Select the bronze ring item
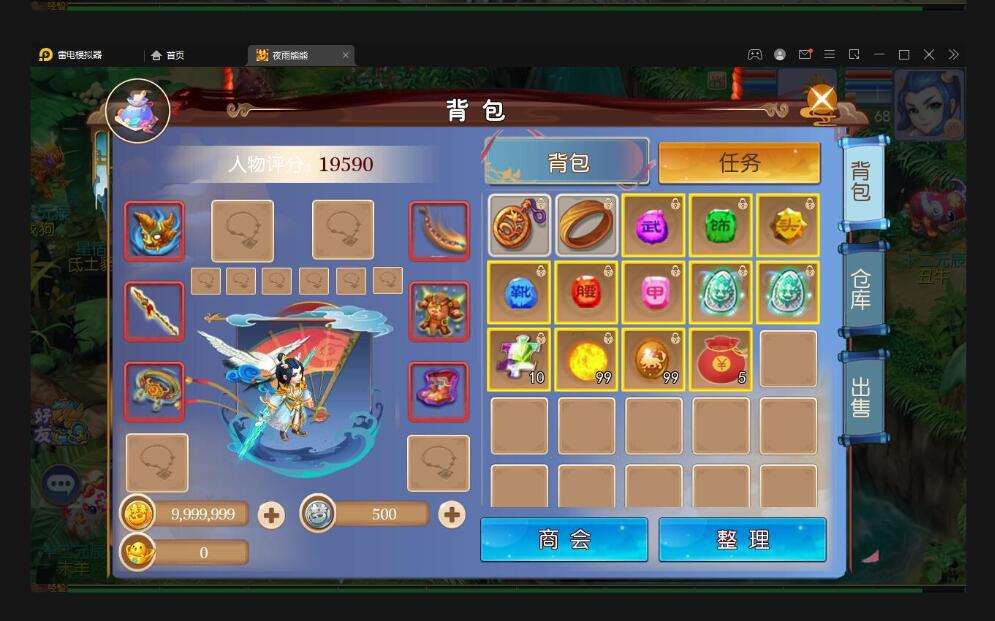 (587, 225)
